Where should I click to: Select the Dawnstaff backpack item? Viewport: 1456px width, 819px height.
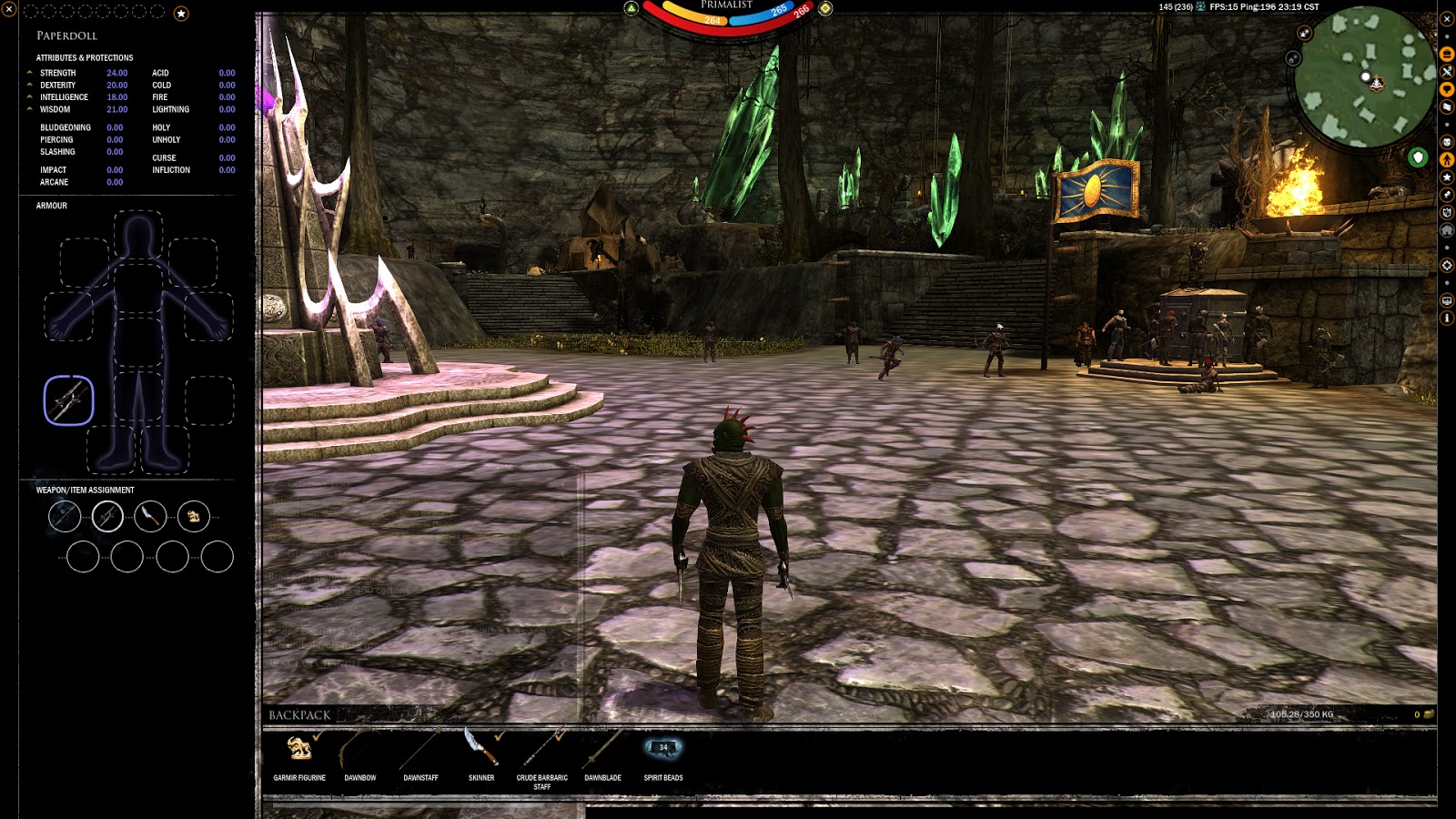click(x=420, y=749)
